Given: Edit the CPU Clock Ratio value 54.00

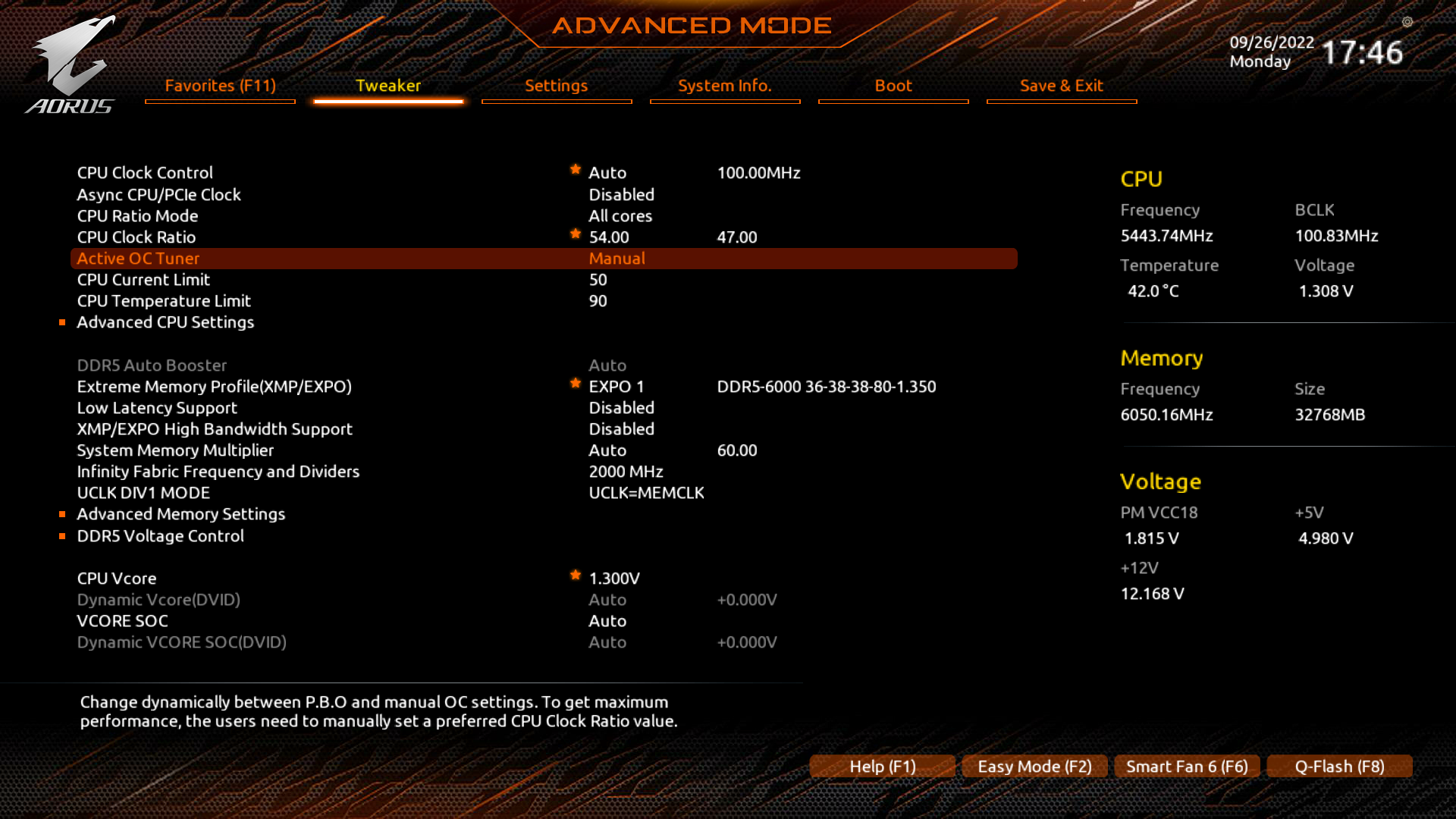Looking at the screenshot, I should 608,237.
